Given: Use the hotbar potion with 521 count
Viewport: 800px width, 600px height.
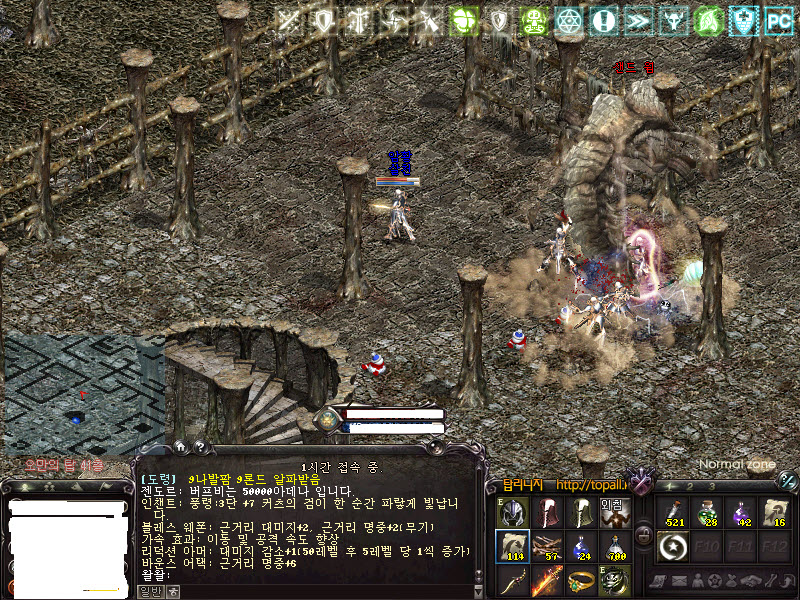Looking at the screenshot, I should [x=675, y=512].
